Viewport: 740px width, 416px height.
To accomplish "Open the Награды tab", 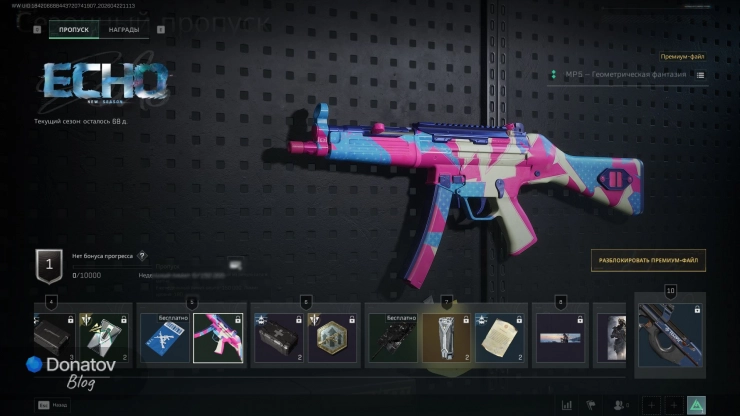I will coord(124,30).
